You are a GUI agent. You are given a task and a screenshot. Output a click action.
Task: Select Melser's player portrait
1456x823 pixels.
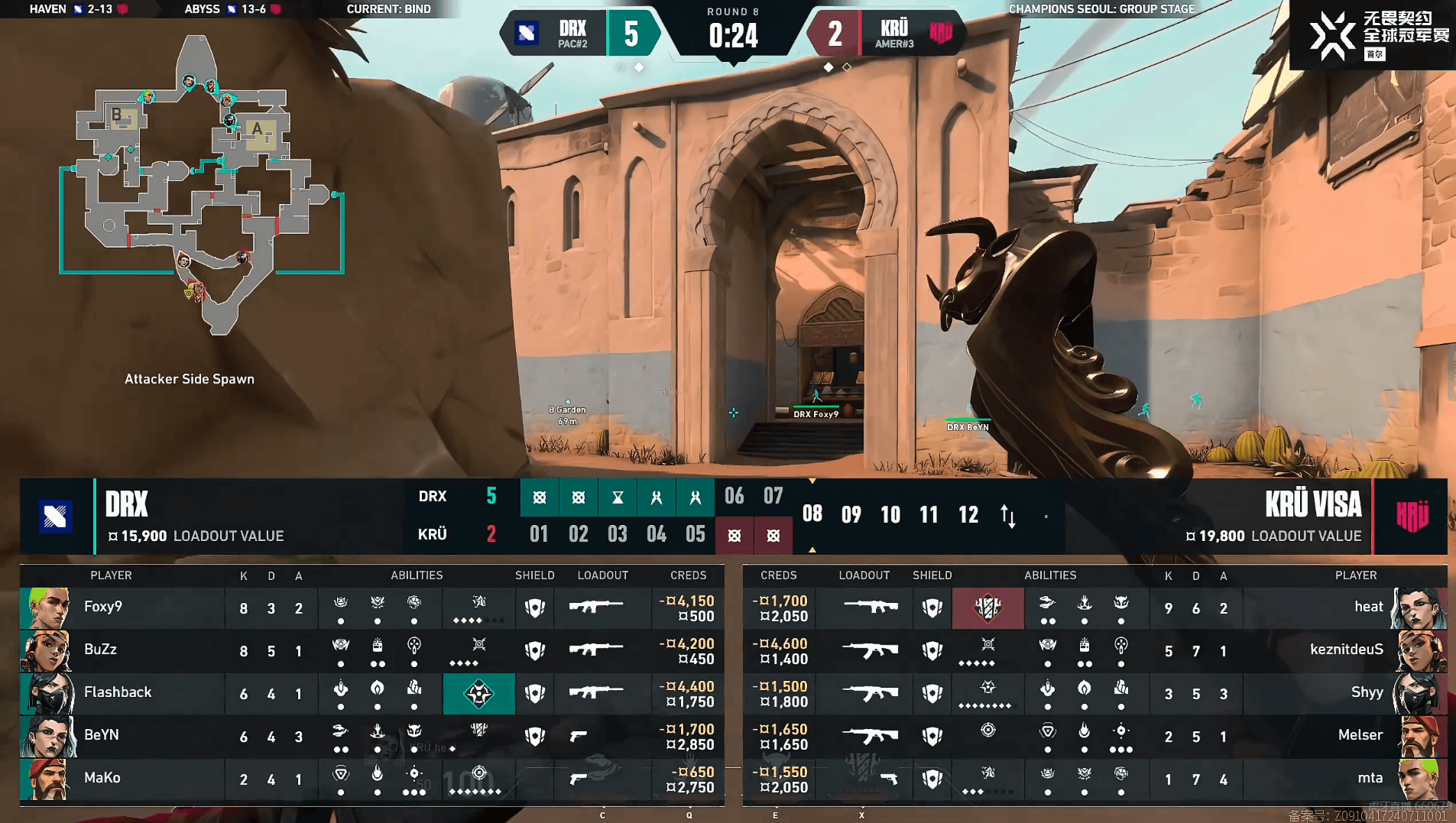click(1419, 736)
